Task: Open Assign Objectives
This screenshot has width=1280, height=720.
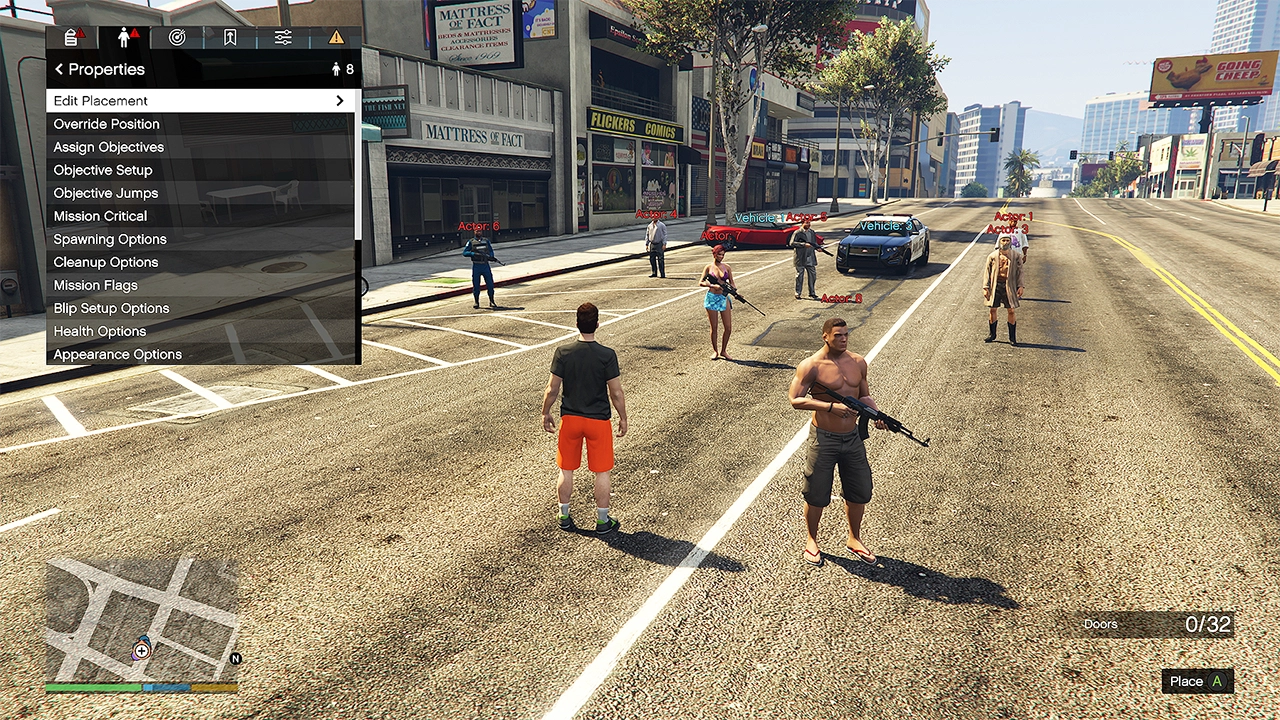Action: click(108, 147)
